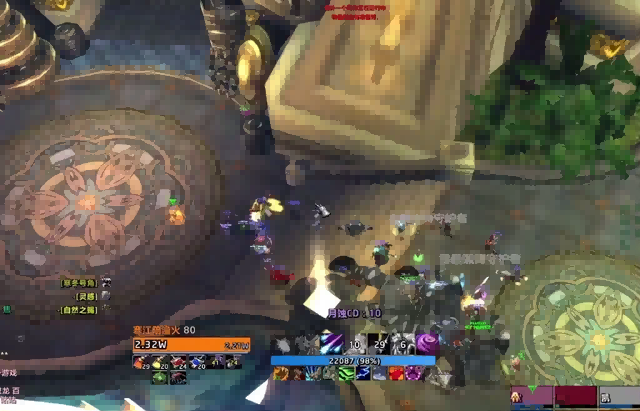The height and width of the screenshot is (411, 640).
Task: Activate the red ability on the lower bar
Action: click(396, 373)
